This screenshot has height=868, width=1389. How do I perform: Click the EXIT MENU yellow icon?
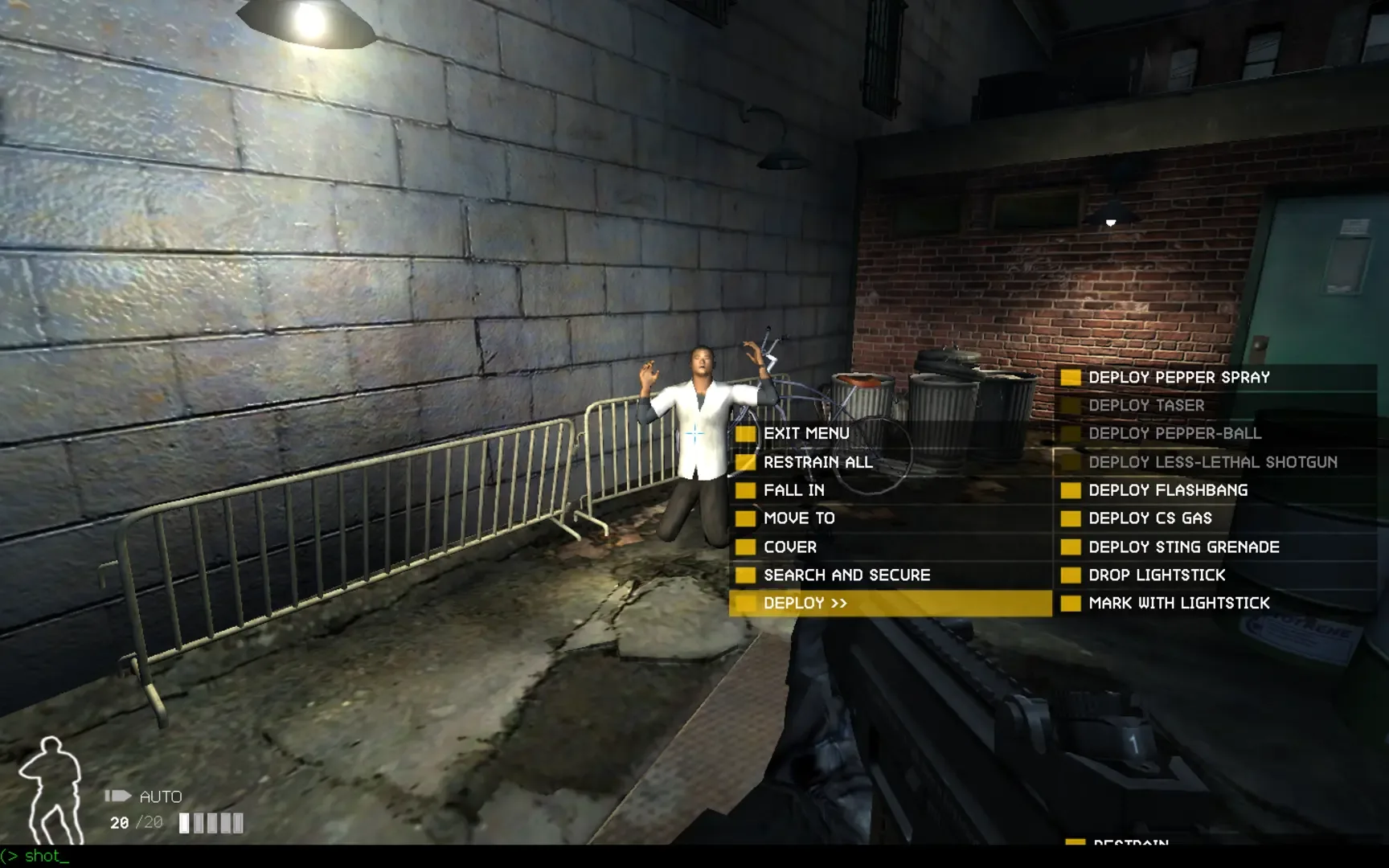coord(745,433)
